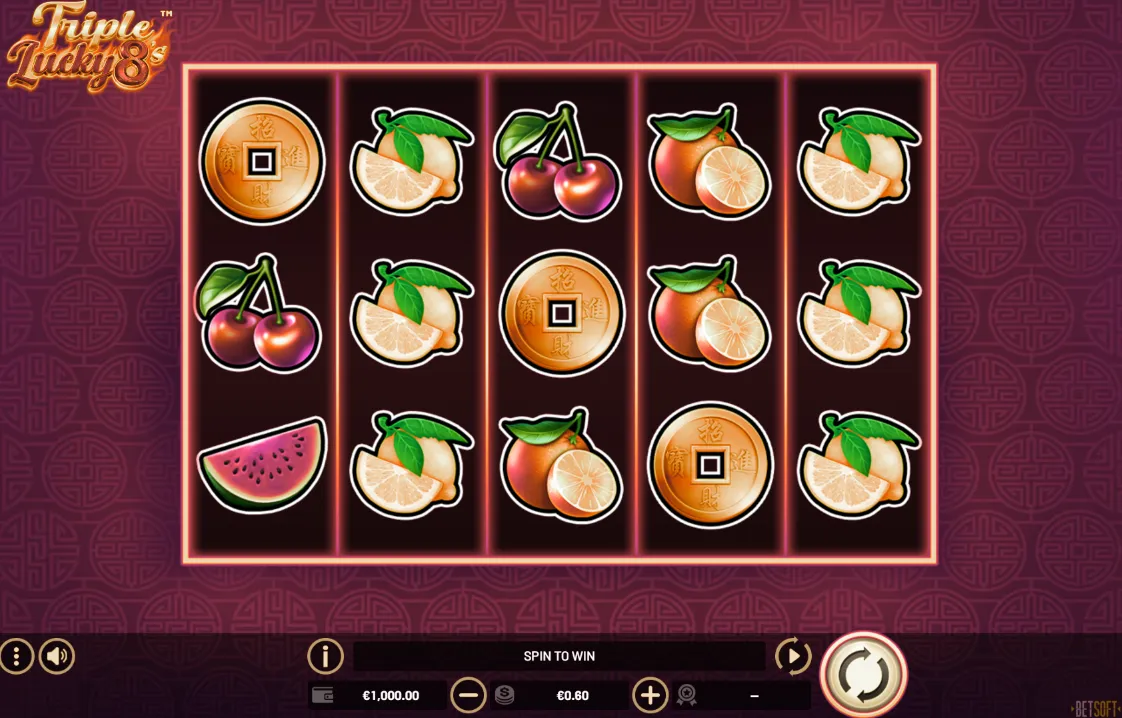Increase the bet with the plus button

[650, 695]
